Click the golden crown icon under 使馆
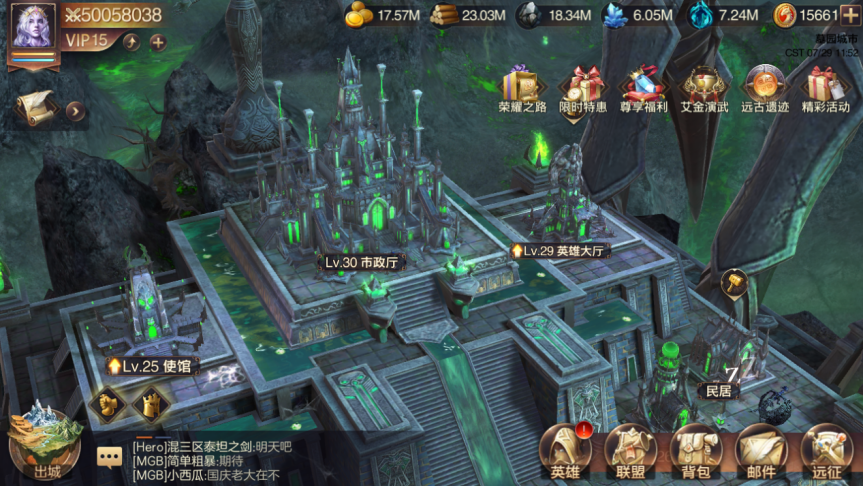The width and height of the screenshot is (863, 486). (152, 405)
